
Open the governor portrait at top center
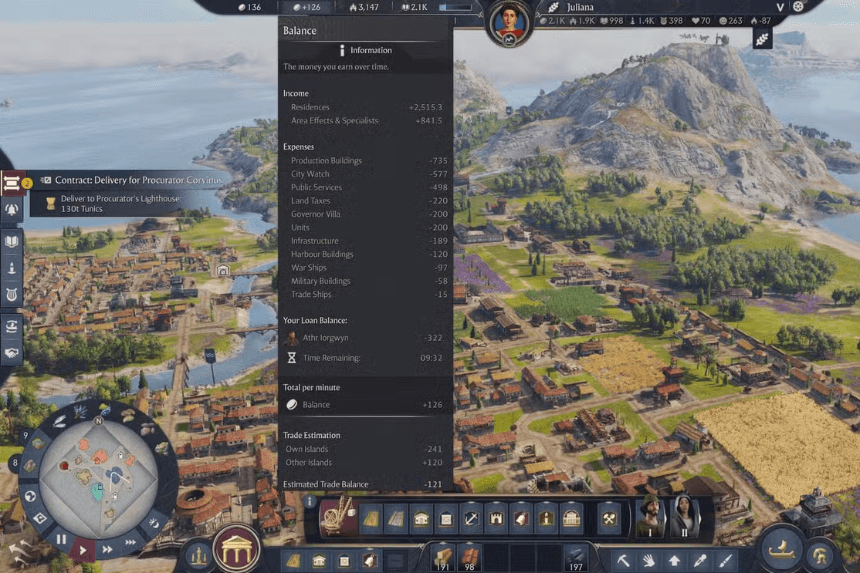coord(508,22)
